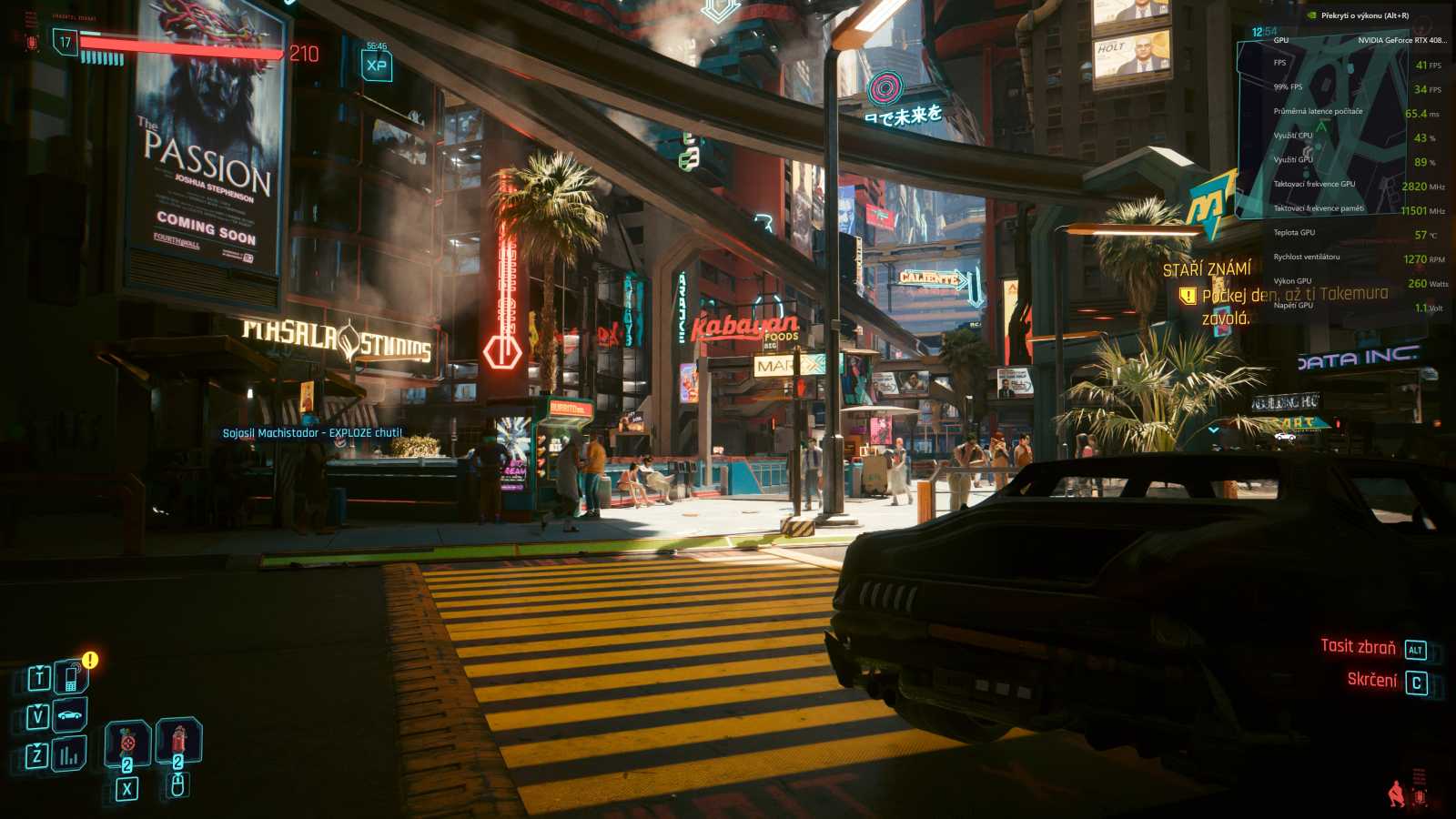1456x819 pixels.
Task: Use the health inhaler consumable slot
Action: coord(128,742)
